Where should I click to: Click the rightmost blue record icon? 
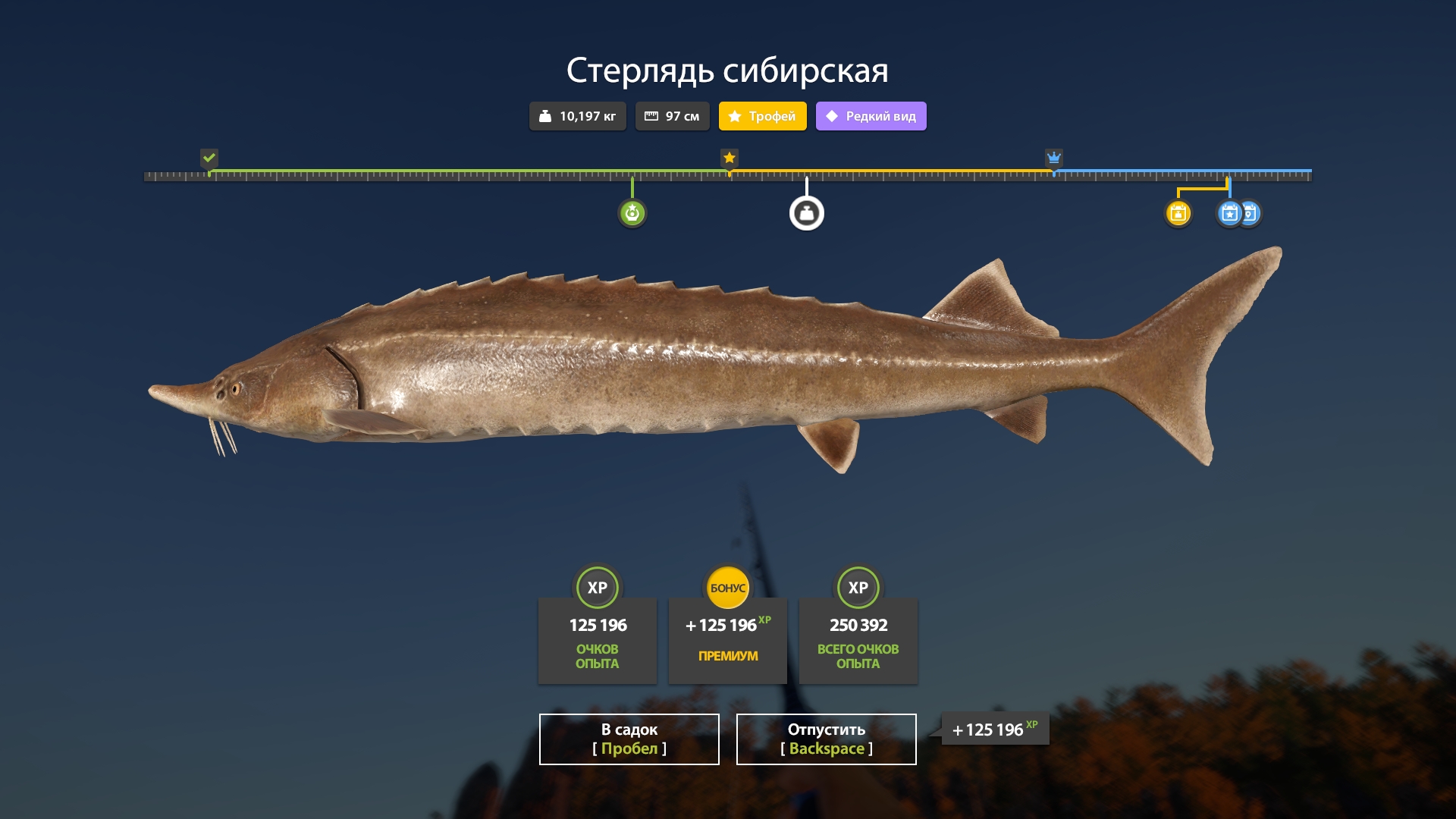1250,214
